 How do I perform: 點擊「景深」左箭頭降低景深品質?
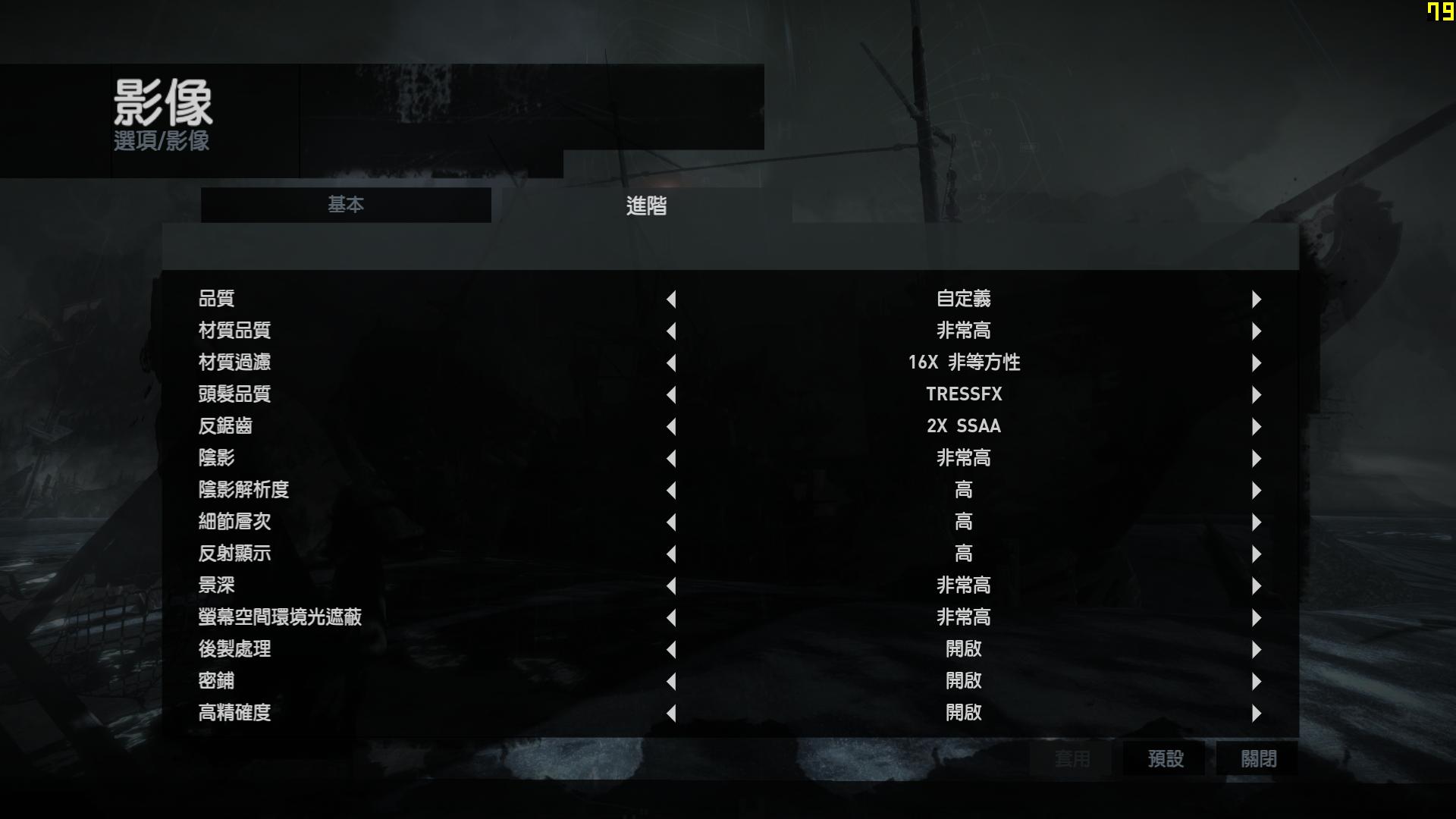[672, 585]
